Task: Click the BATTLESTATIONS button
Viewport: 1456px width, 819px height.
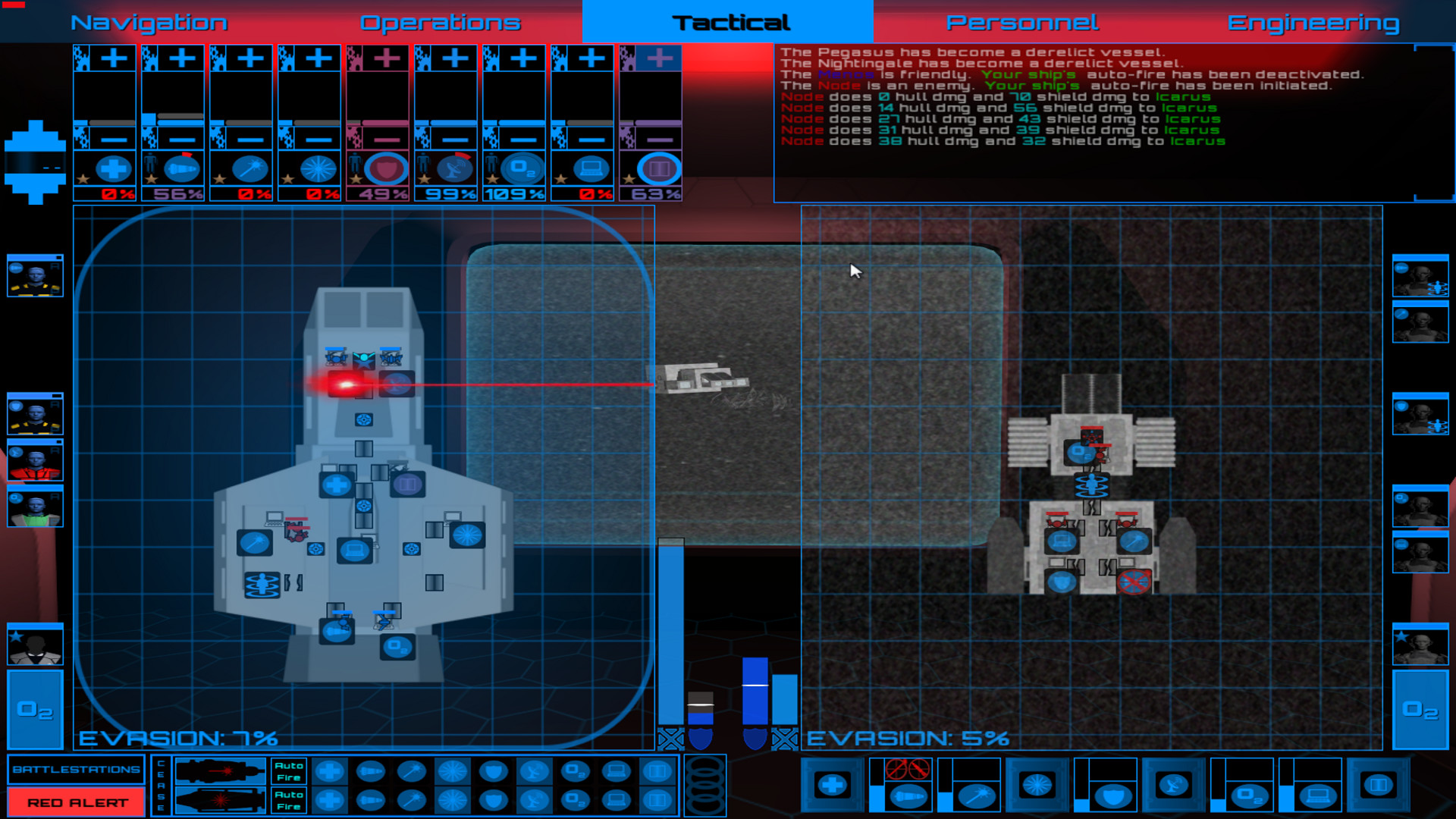Action: (75, 768)
